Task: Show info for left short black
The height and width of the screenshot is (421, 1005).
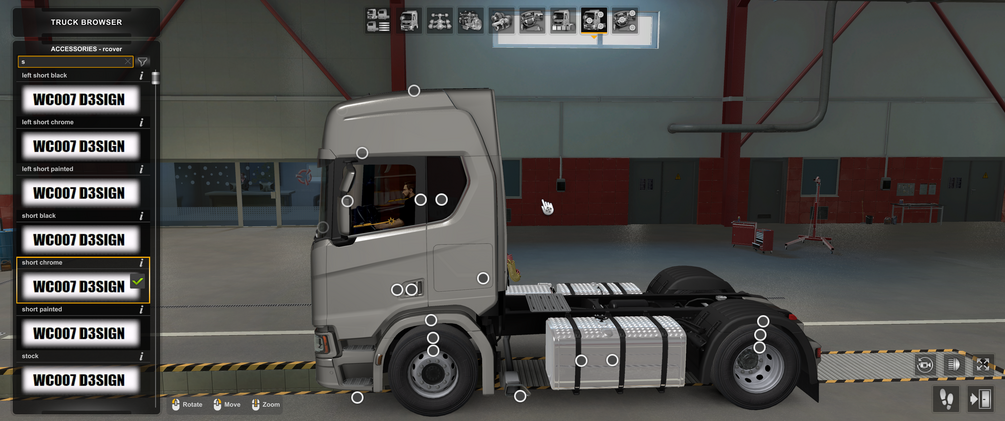Action: click(x=141, y=76)
